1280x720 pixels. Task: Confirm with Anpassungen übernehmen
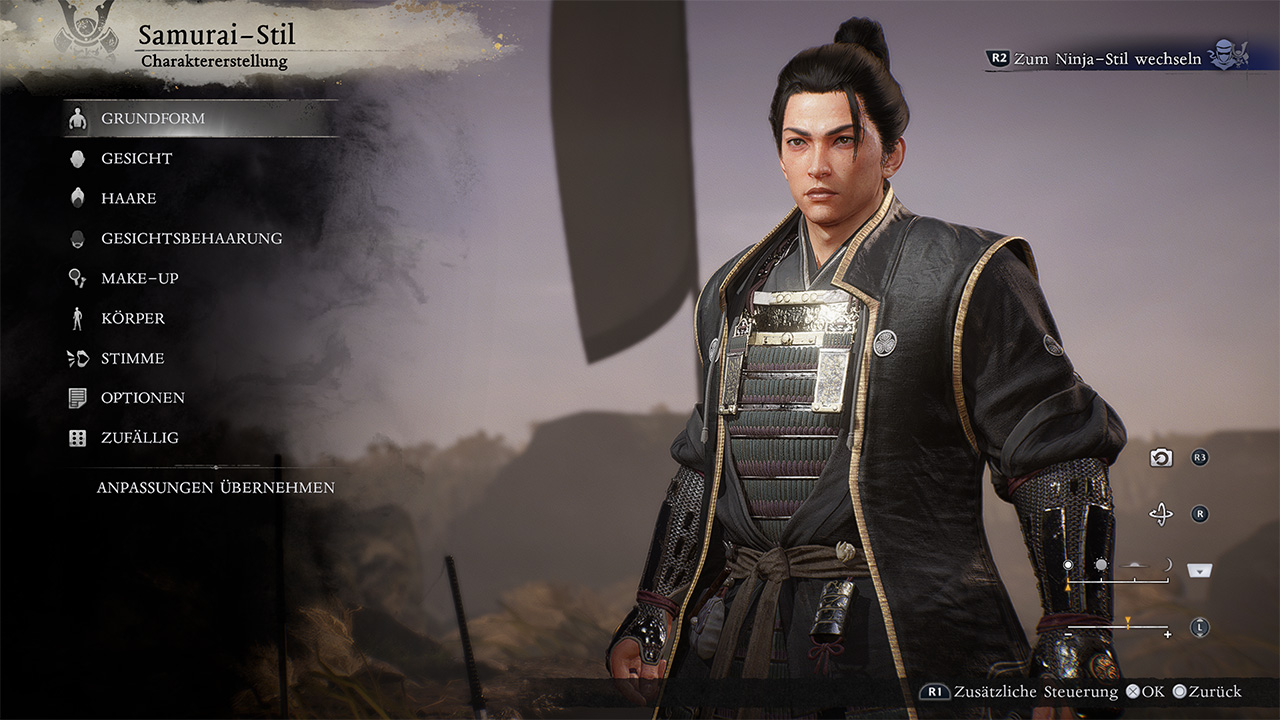pos(215,488)
